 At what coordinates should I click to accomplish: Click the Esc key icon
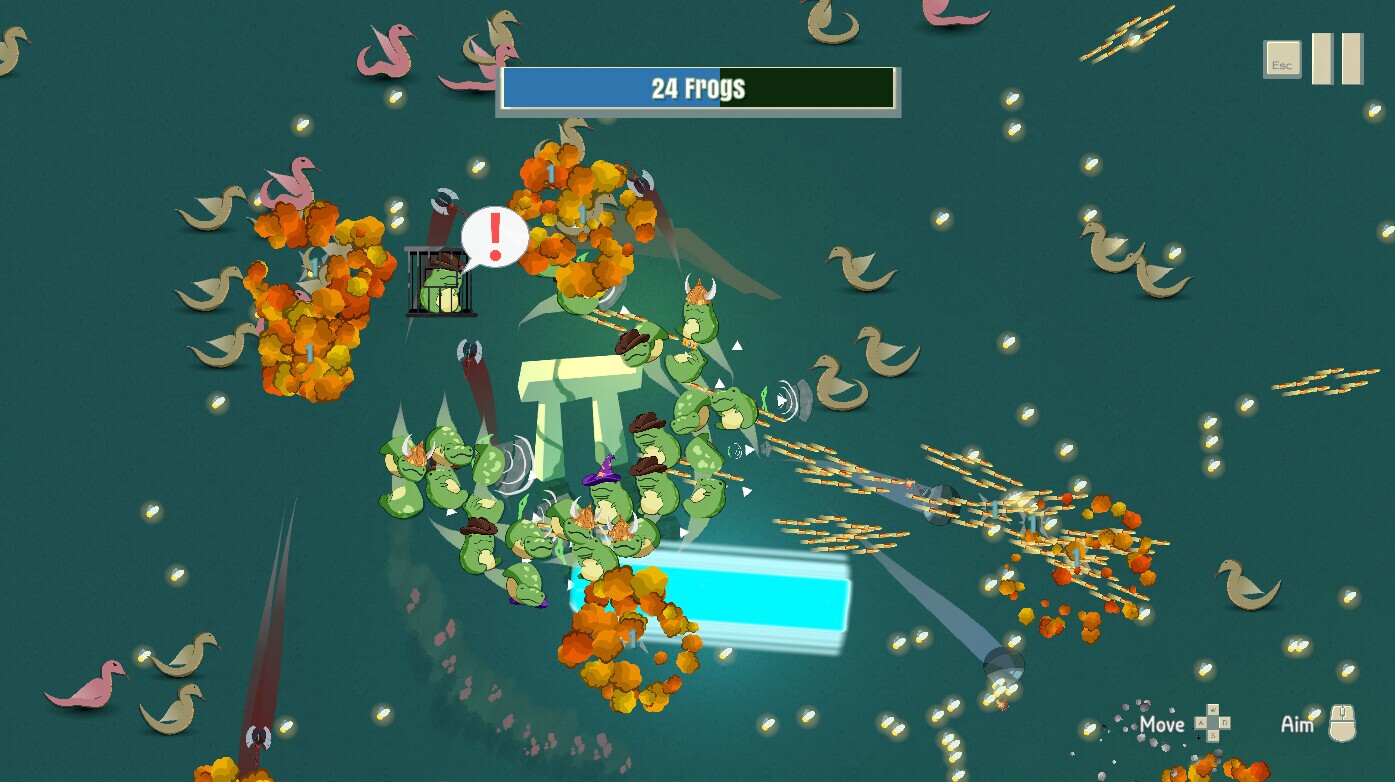[1281, 59]
